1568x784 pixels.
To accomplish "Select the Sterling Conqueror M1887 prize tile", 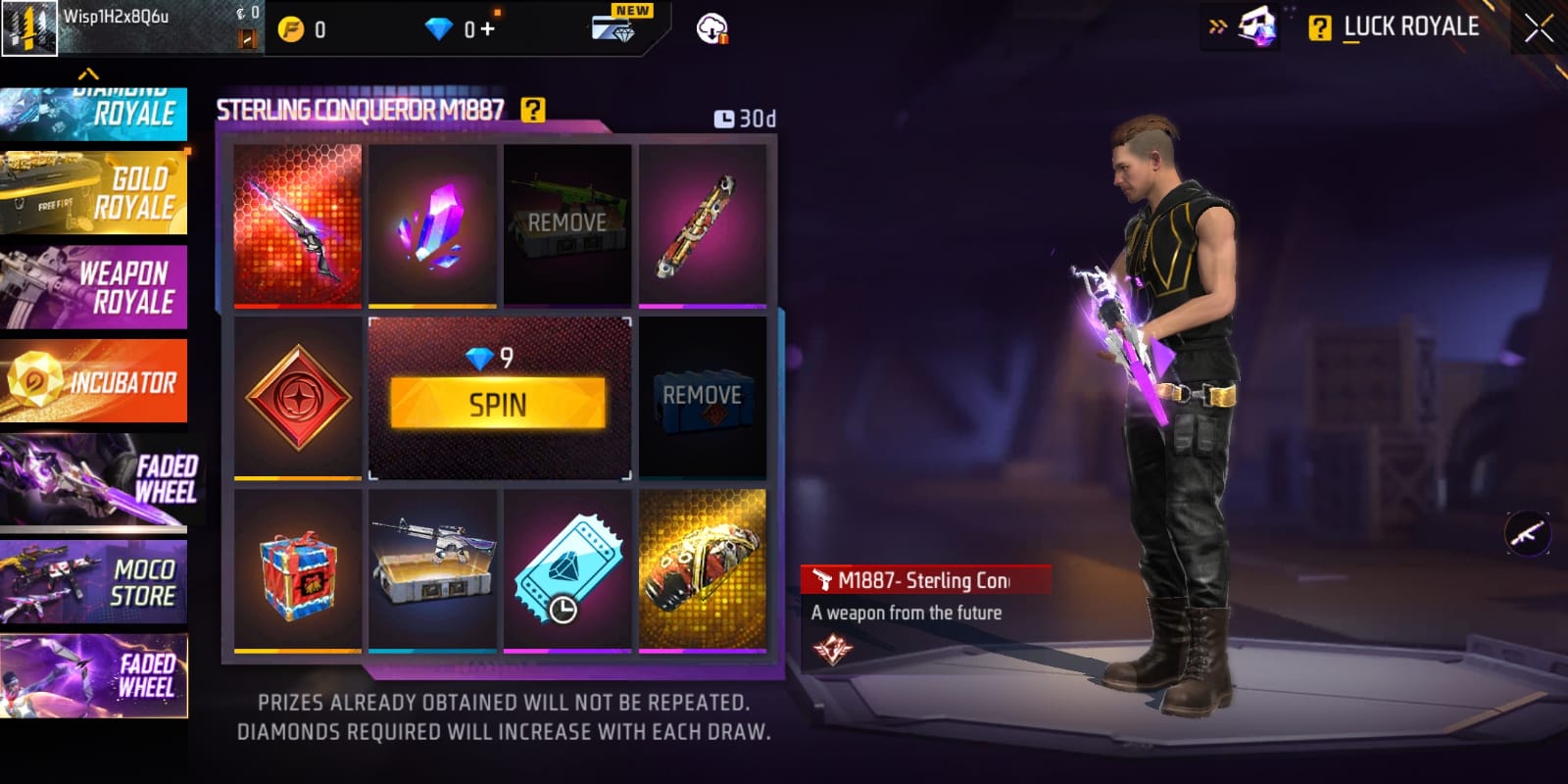I will [x=298, y=224].
